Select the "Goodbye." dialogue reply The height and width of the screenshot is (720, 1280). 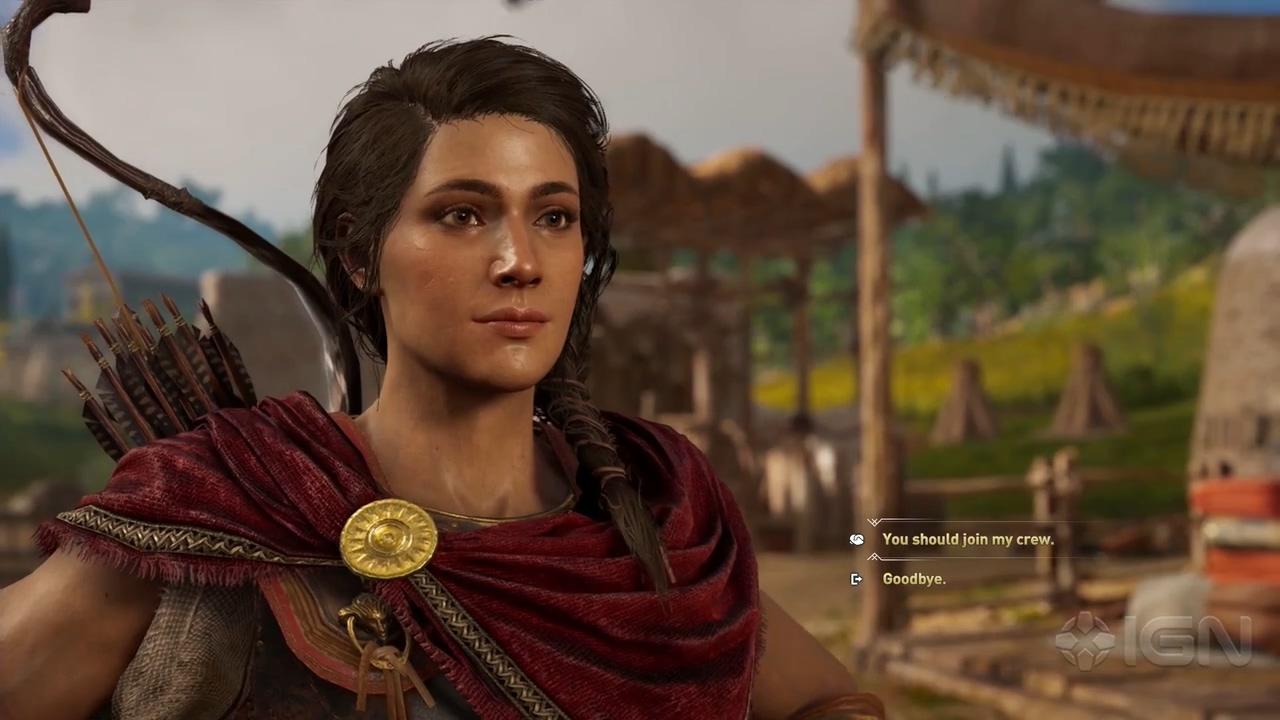point(913,579)
